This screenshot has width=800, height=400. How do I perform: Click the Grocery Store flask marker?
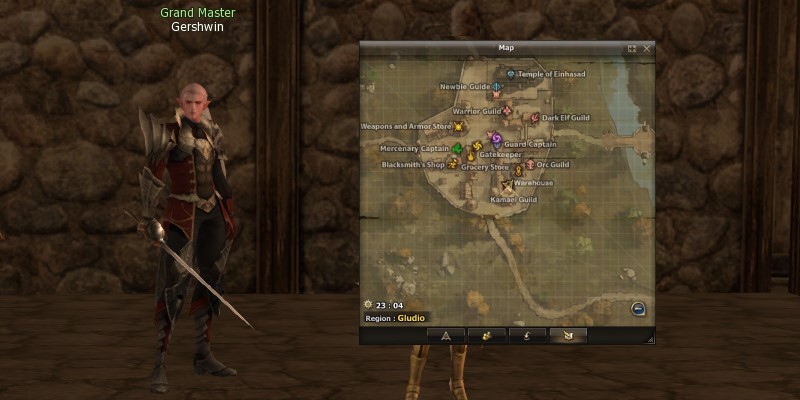pos(469,157)
